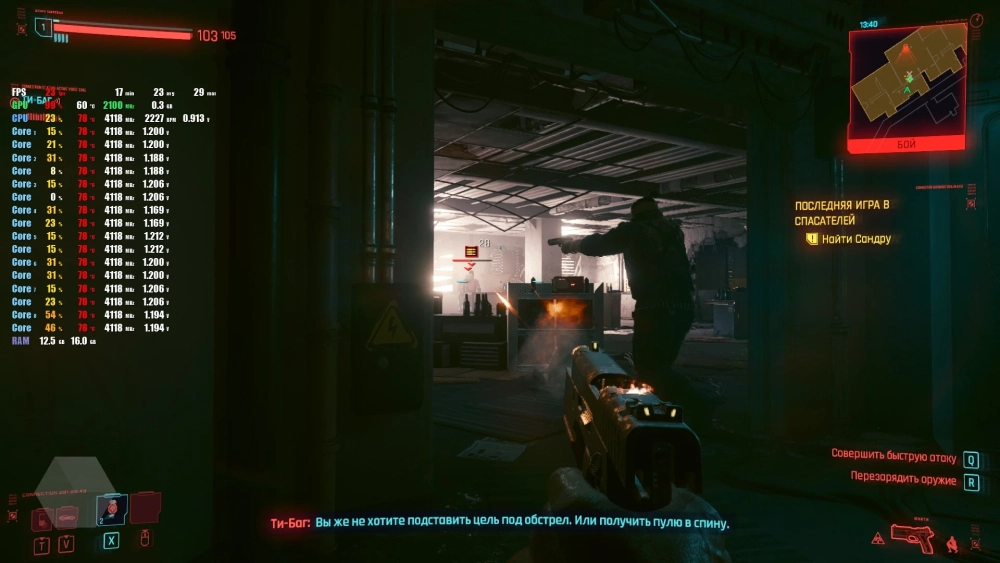Viewport: 1000px width, 563px height.
Task: Click the enemy marker on the minimap
Action: coord(907,48)
